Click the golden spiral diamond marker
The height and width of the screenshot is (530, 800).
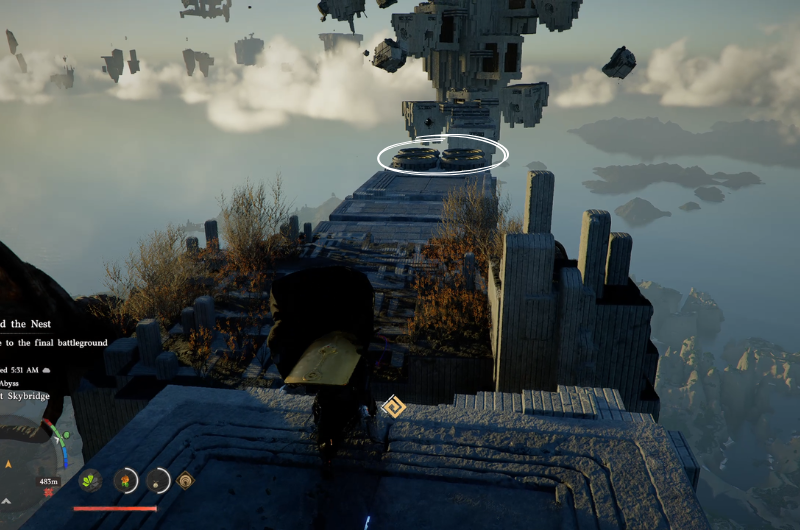[394, 406]
